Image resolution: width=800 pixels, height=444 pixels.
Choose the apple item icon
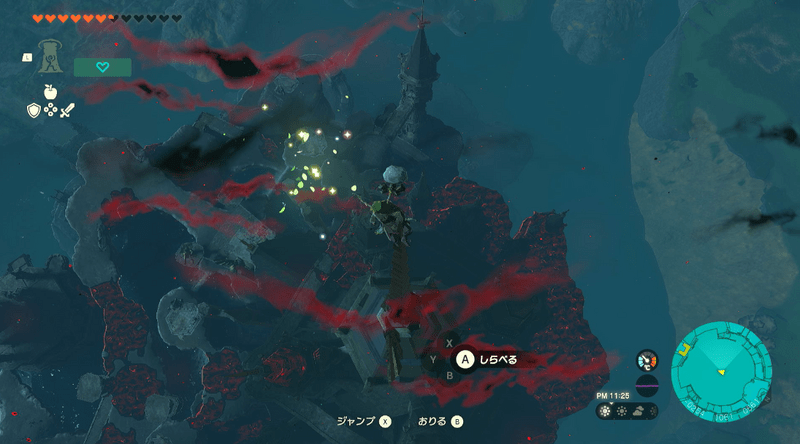click(50, 92)
